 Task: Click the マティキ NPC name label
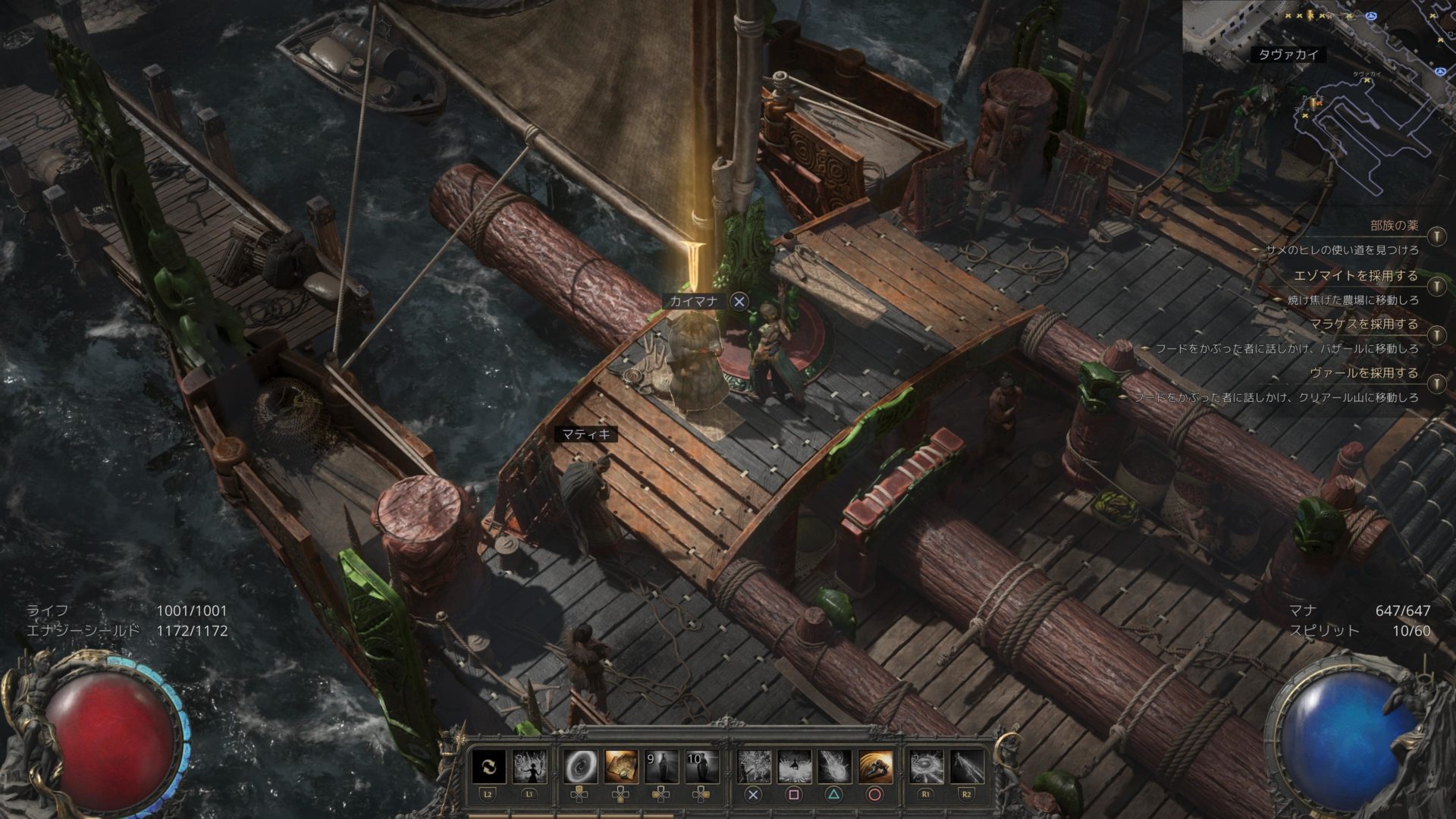[x=586, y=435]
